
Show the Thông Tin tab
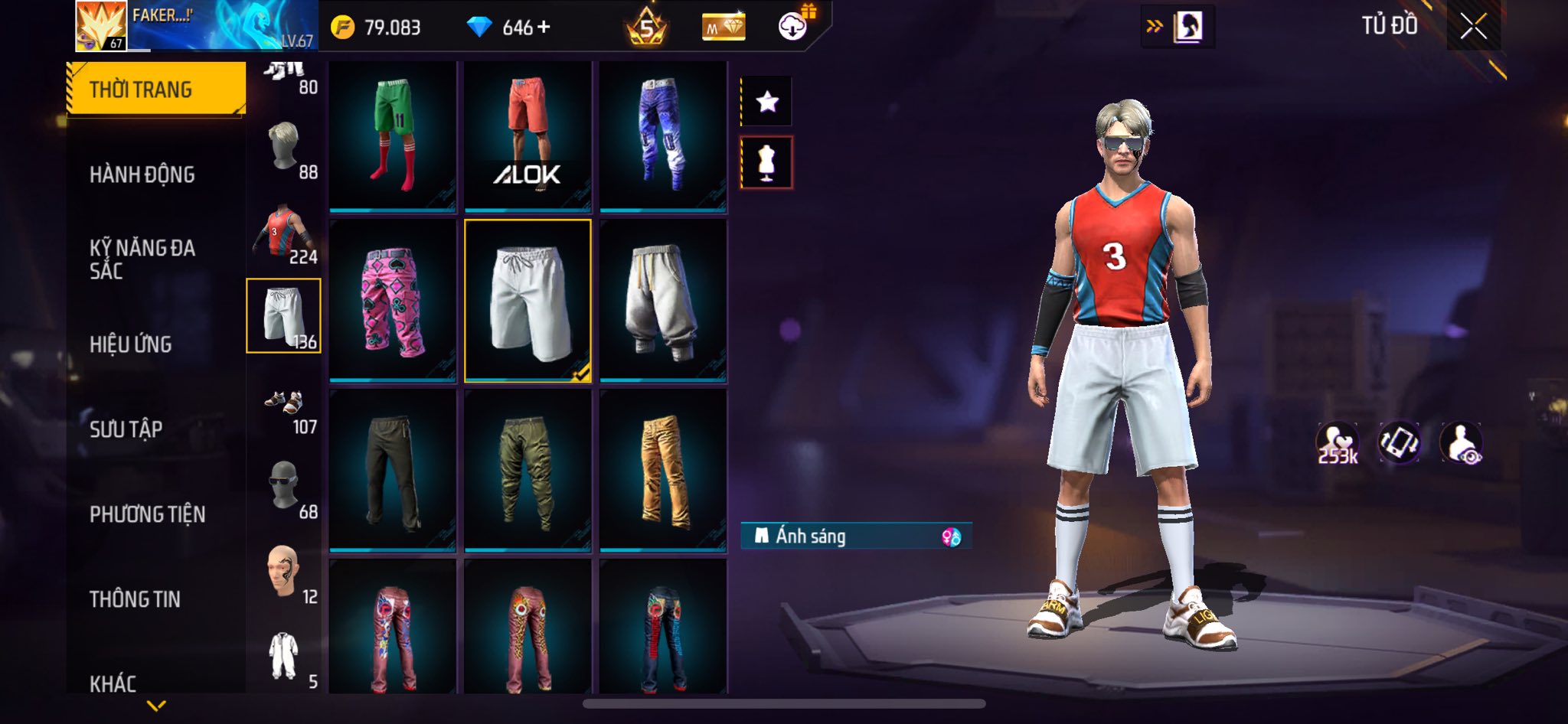136,599
